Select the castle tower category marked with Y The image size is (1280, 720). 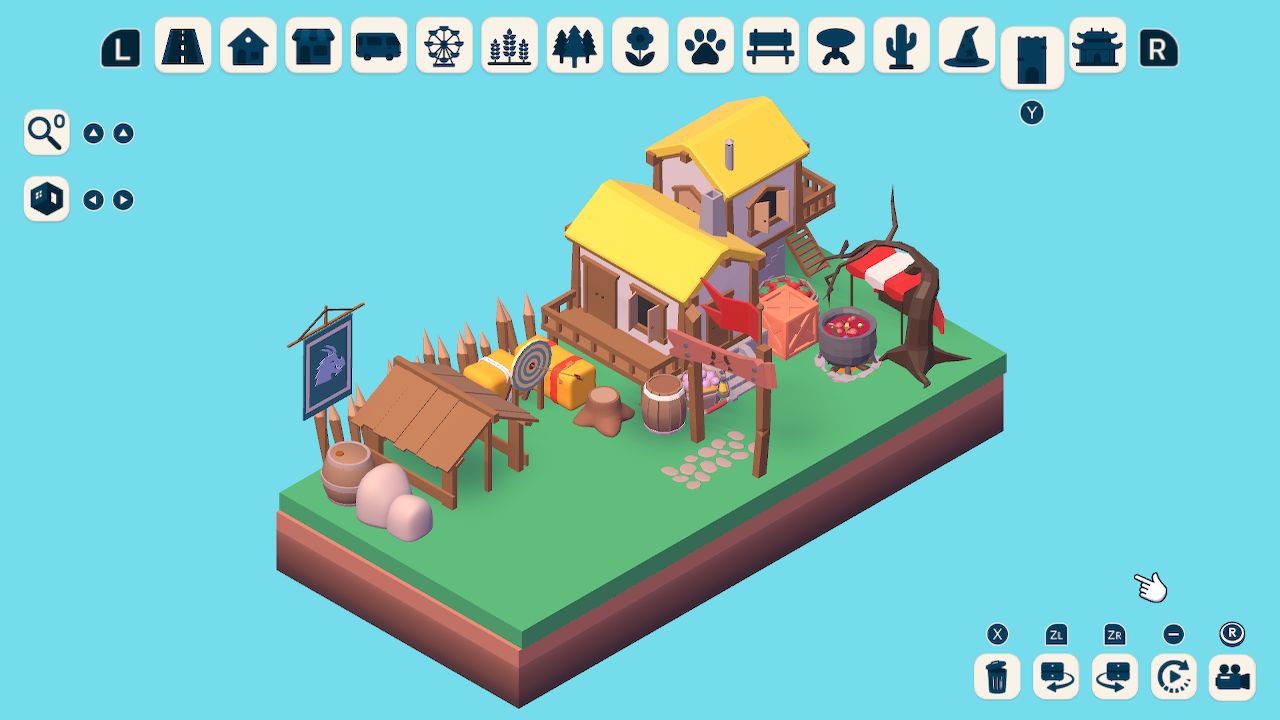pos(1032,55)
